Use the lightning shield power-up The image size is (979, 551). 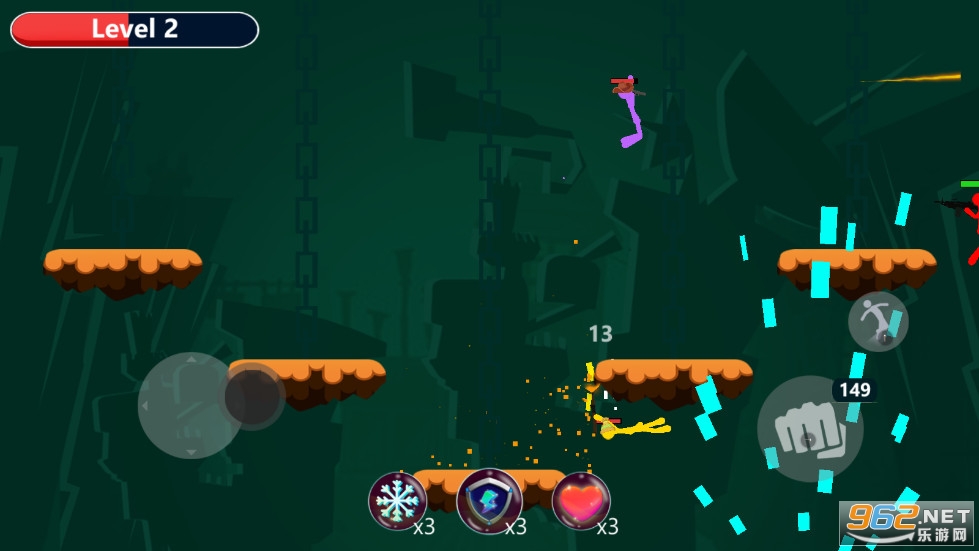pos(489,501)
